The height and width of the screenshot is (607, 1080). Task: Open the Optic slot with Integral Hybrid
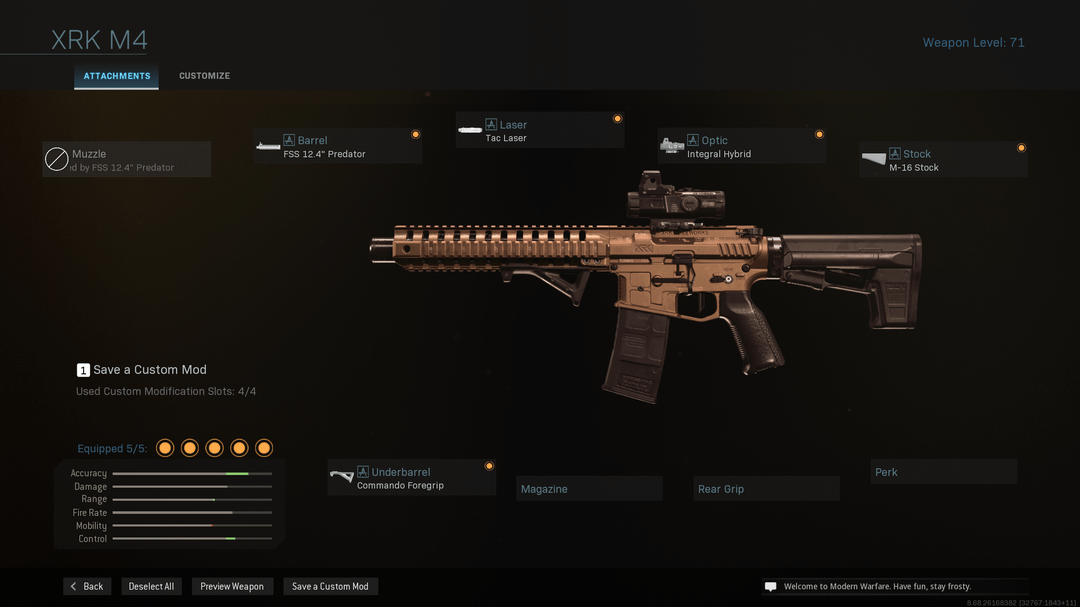[x=741, y=147]
